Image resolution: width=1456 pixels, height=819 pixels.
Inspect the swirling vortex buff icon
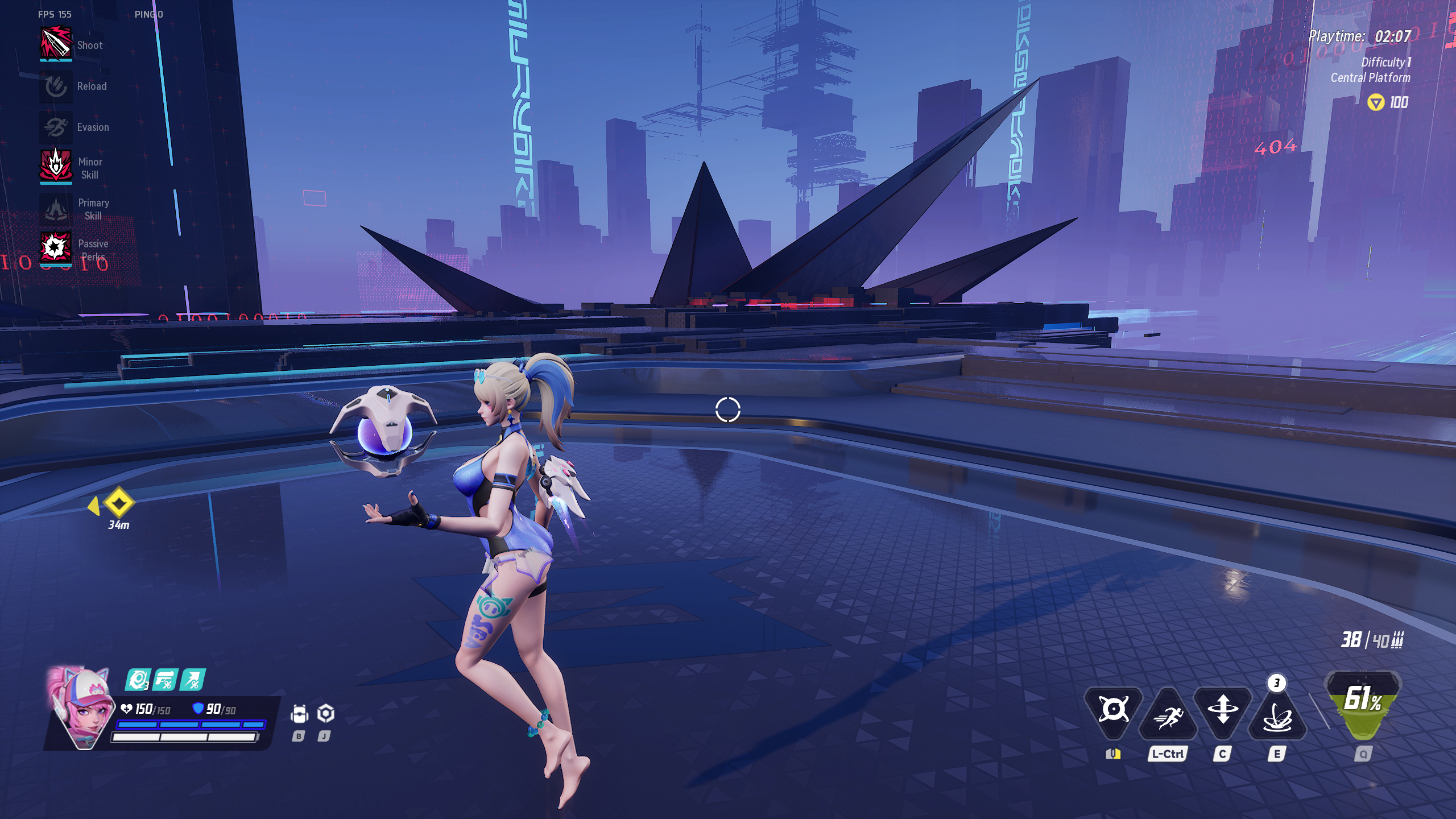(138, 680)
